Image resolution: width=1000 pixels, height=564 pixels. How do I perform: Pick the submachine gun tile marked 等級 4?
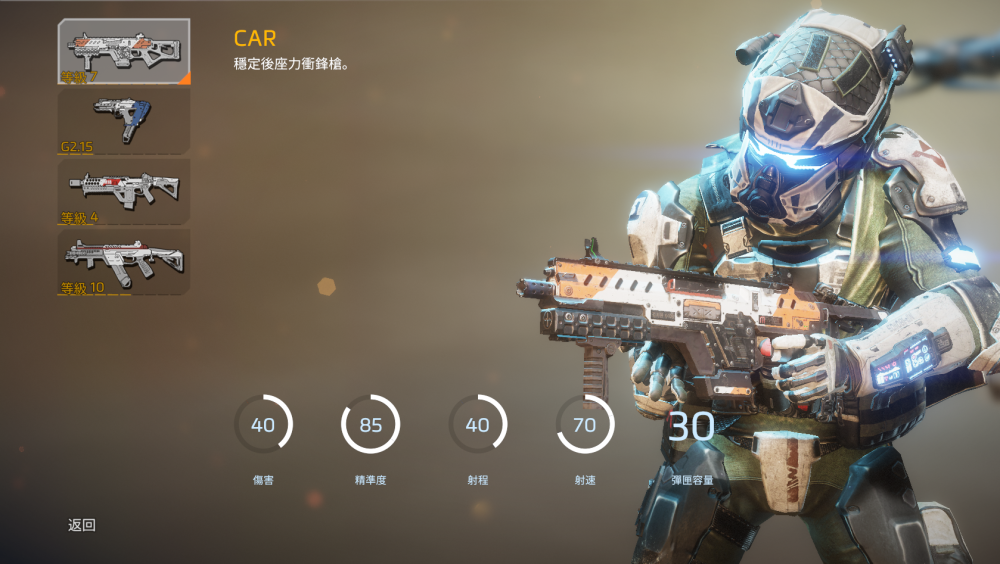click(x=124, y=191)
